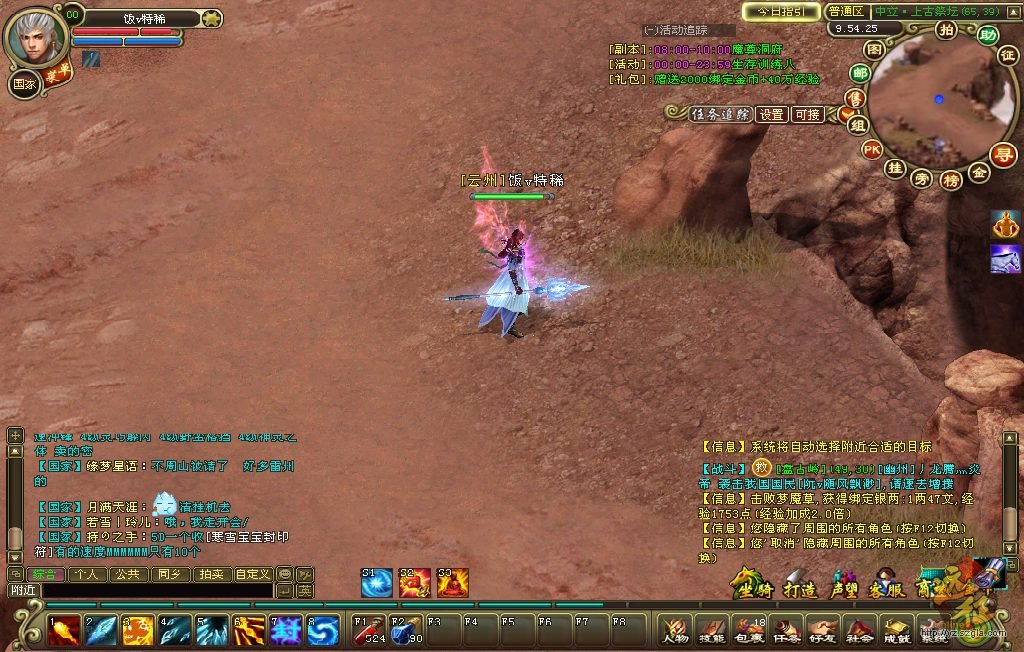Open the PK mode button by minimap
The width and height of the screenshot is (1024, 652).
coord(872,150)
